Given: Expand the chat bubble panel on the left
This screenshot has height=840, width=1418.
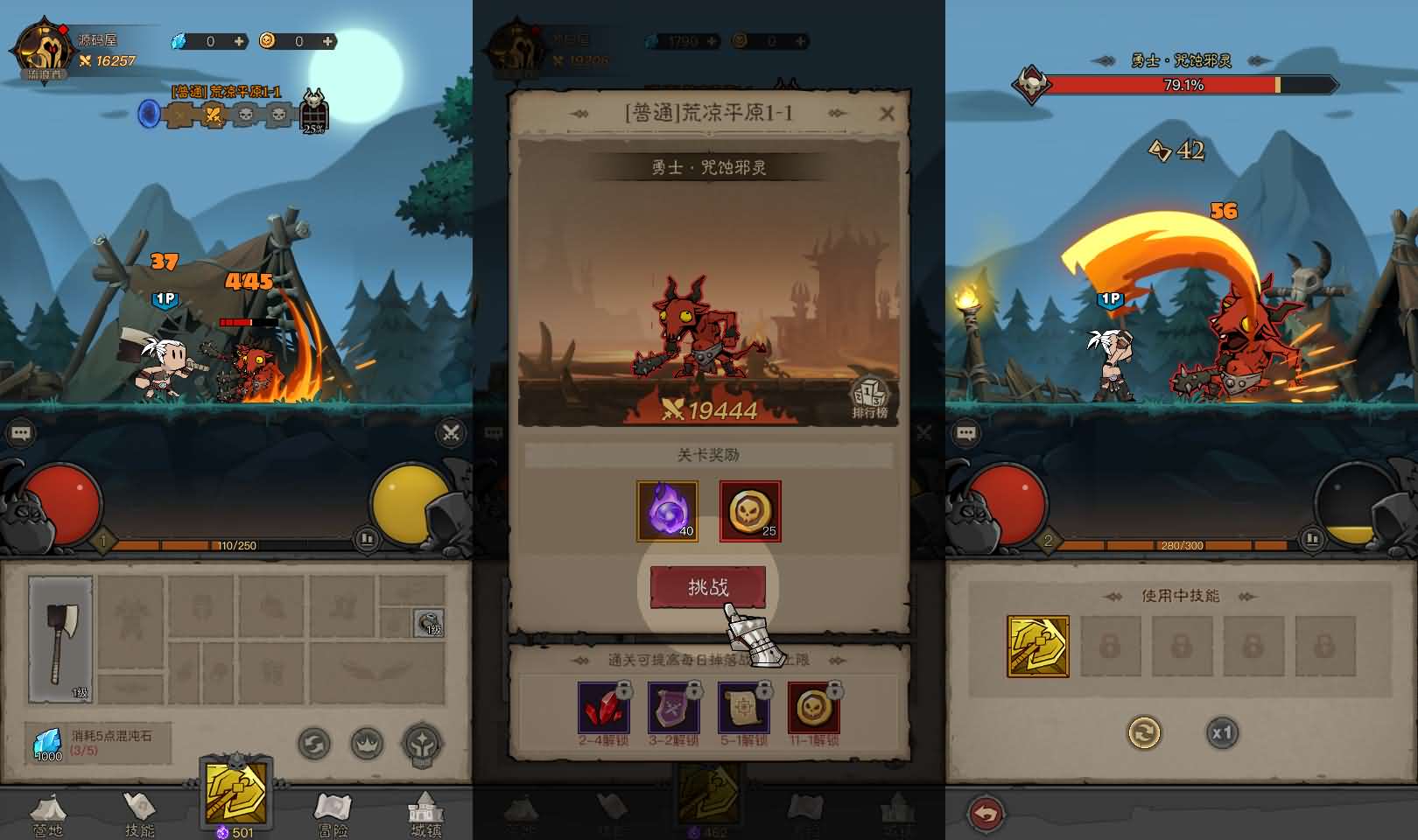Looking at the screenshot, I should [x=20, y=431].
